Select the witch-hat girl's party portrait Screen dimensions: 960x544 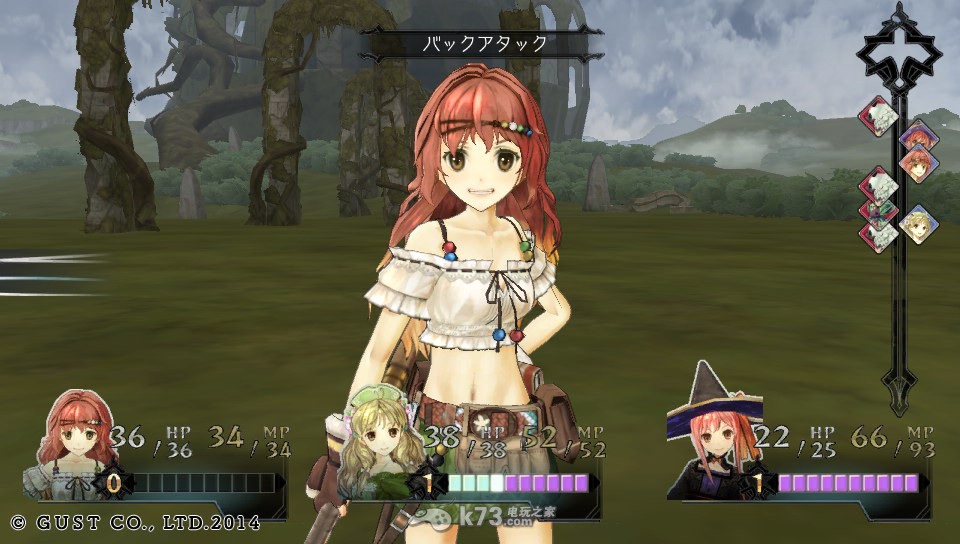[x=713, y=440]
